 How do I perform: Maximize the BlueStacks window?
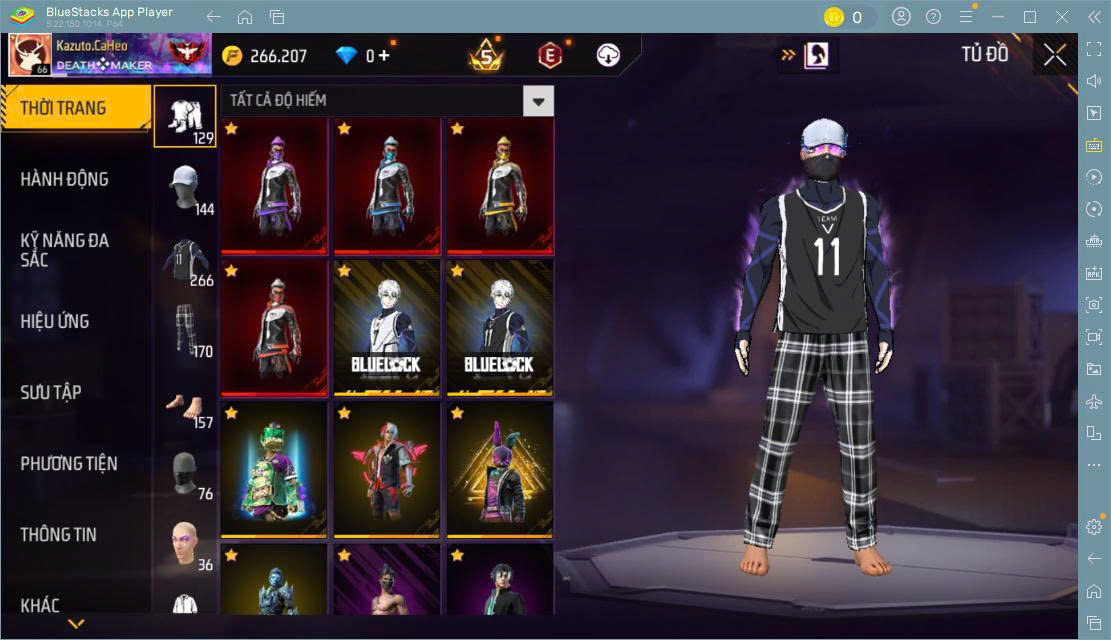(1030, 17)
